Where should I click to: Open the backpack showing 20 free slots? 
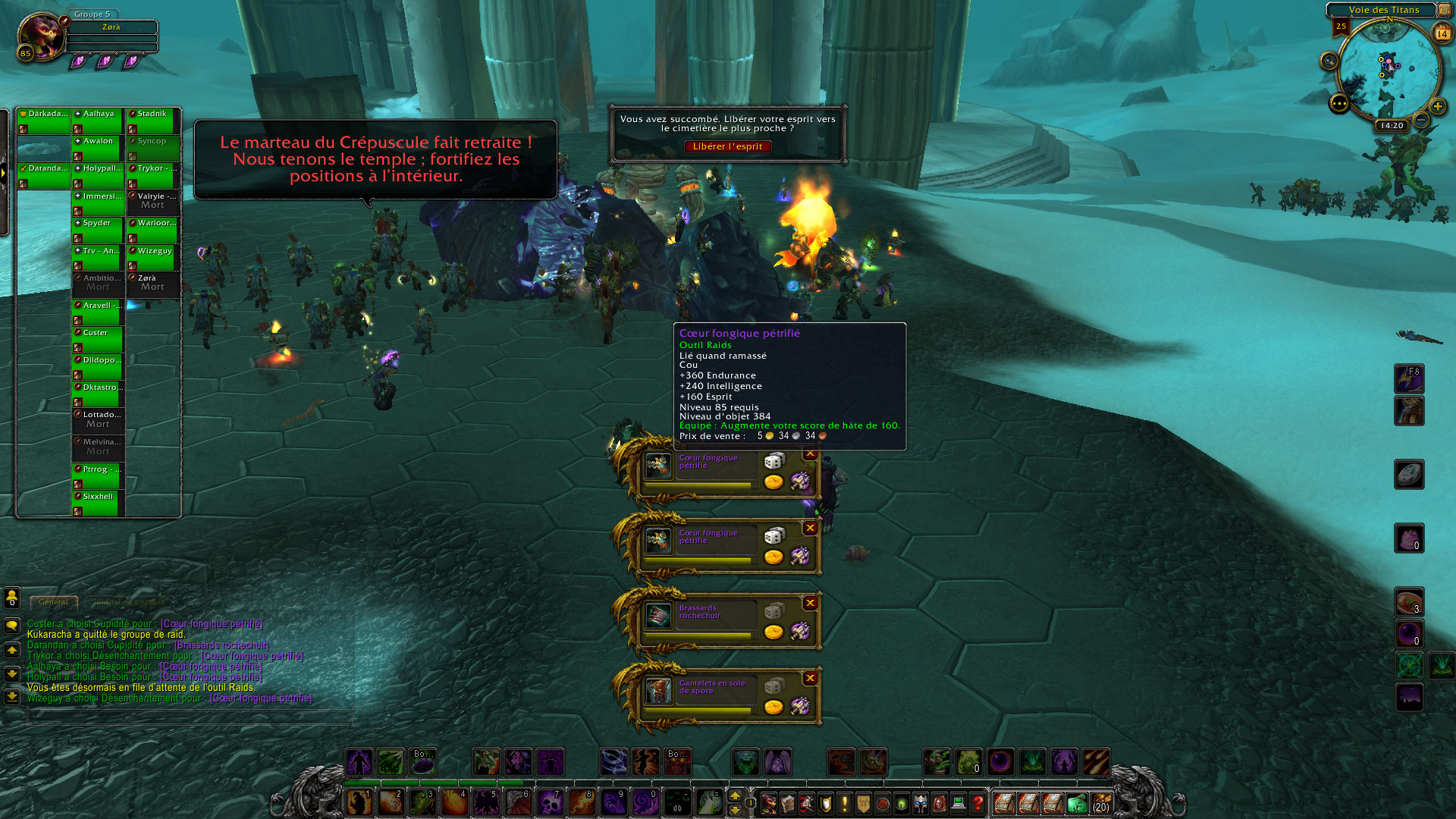(x=1100, y=802)
